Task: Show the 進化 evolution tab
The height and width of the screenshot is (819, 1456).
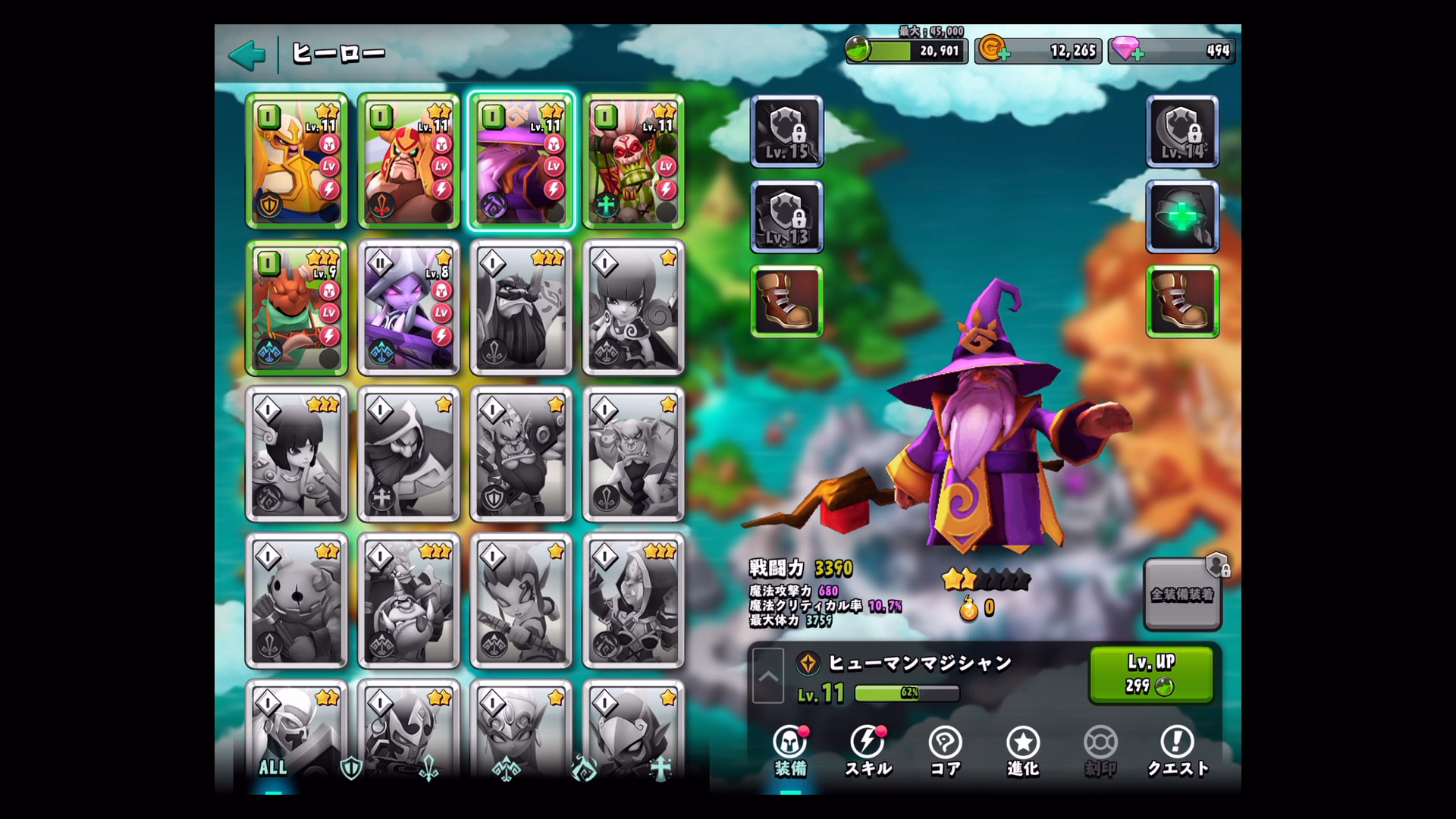Action: pyautogui.click(x=1022, y=751)
